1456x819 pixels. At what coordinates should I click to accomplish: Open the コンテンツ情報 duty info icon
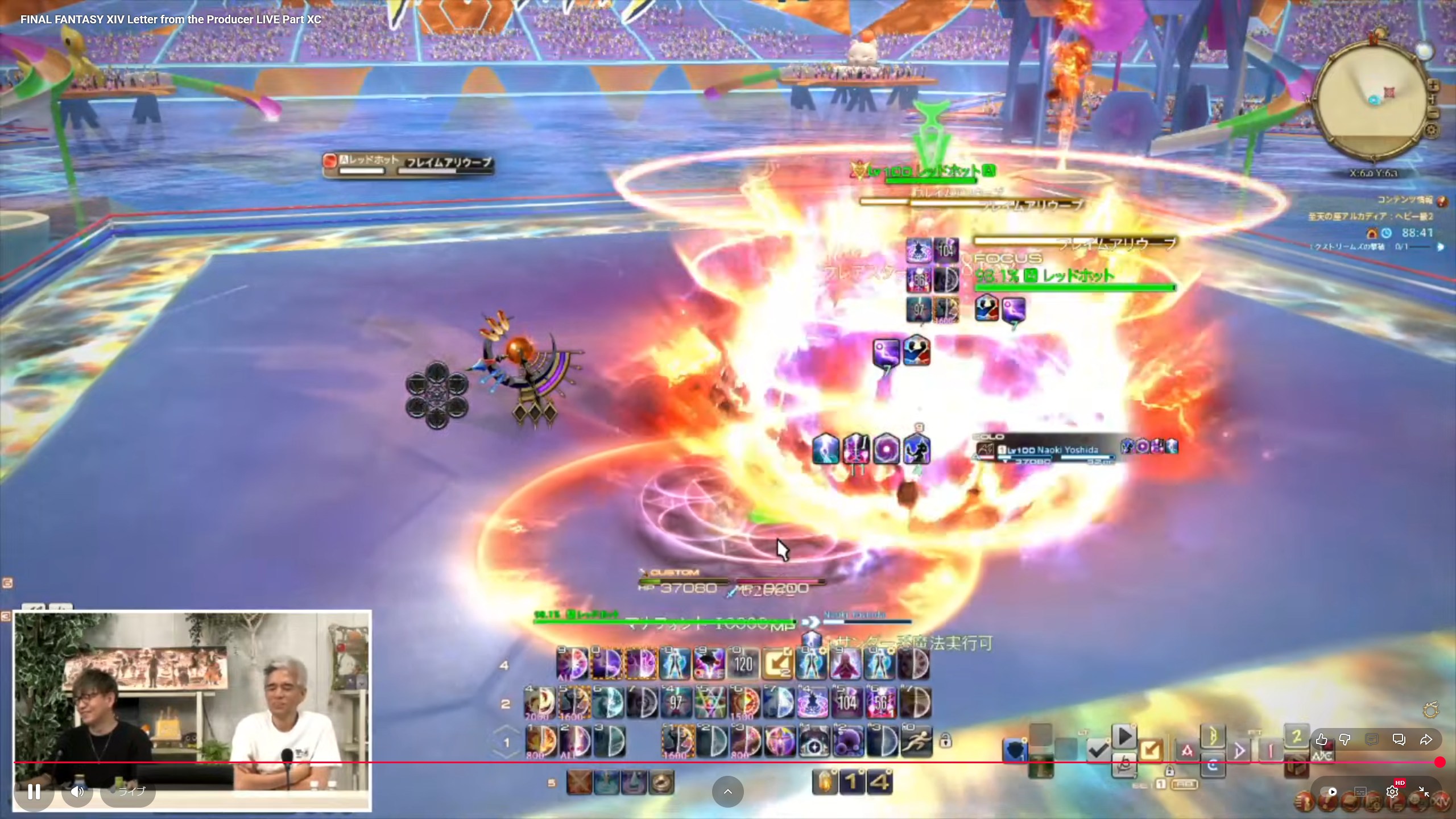[x=1442, y=200]
